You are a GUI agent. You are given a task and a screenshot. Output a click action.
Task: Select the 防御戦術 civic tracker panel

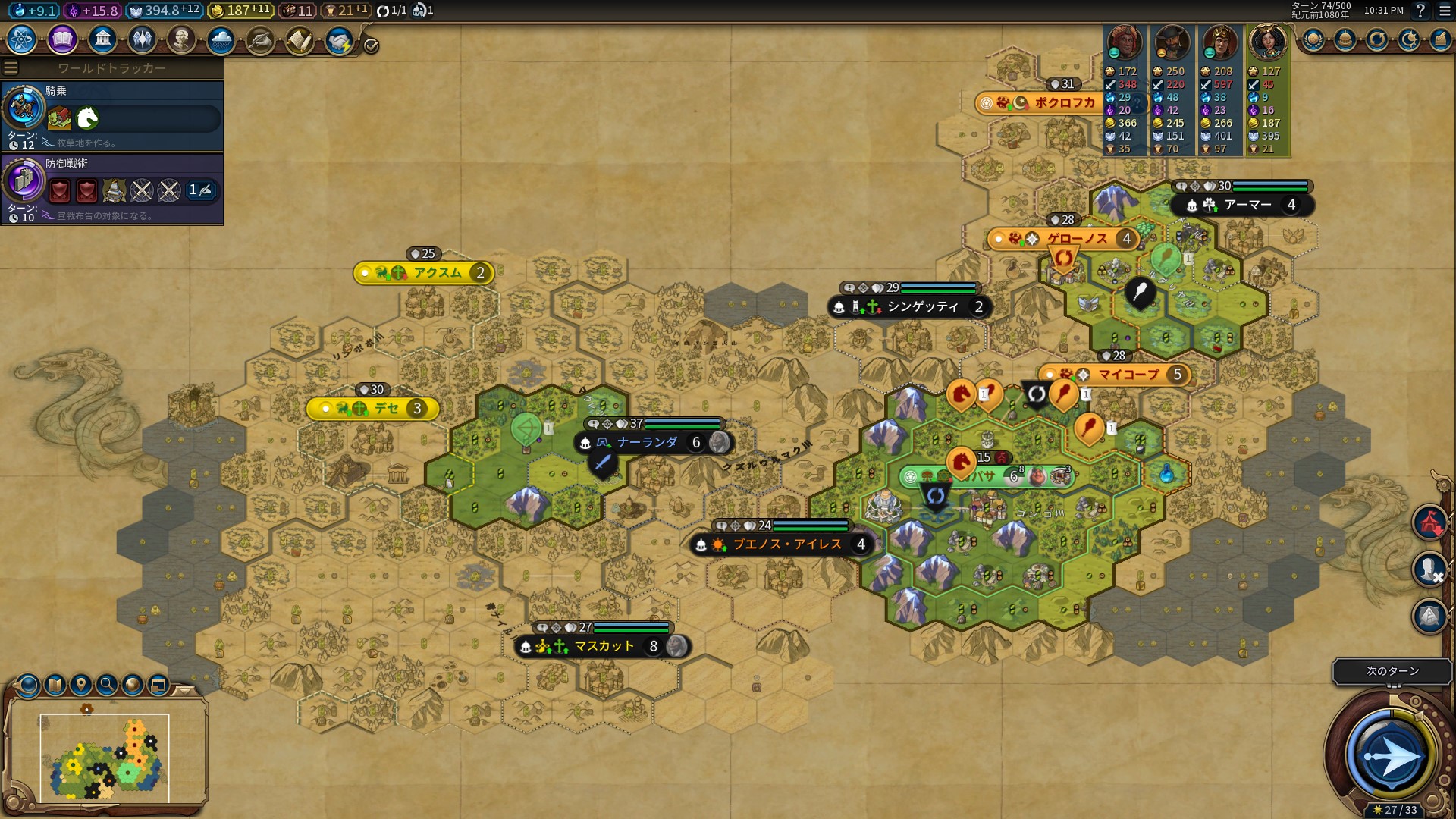point(112,190)
